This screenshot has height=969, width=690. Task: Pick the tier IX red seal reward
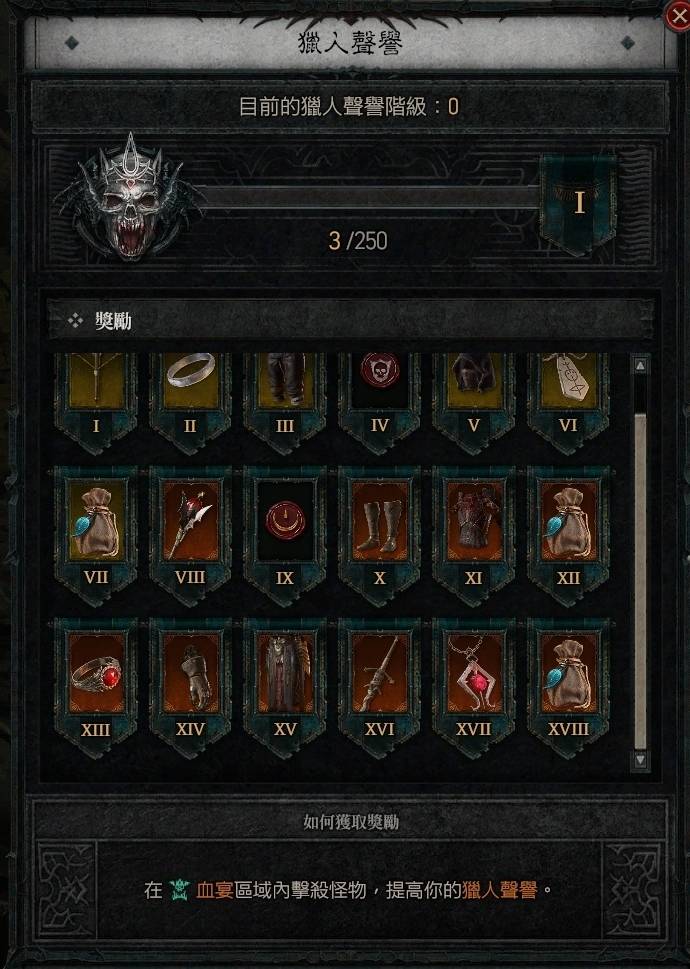pos(285,522)
